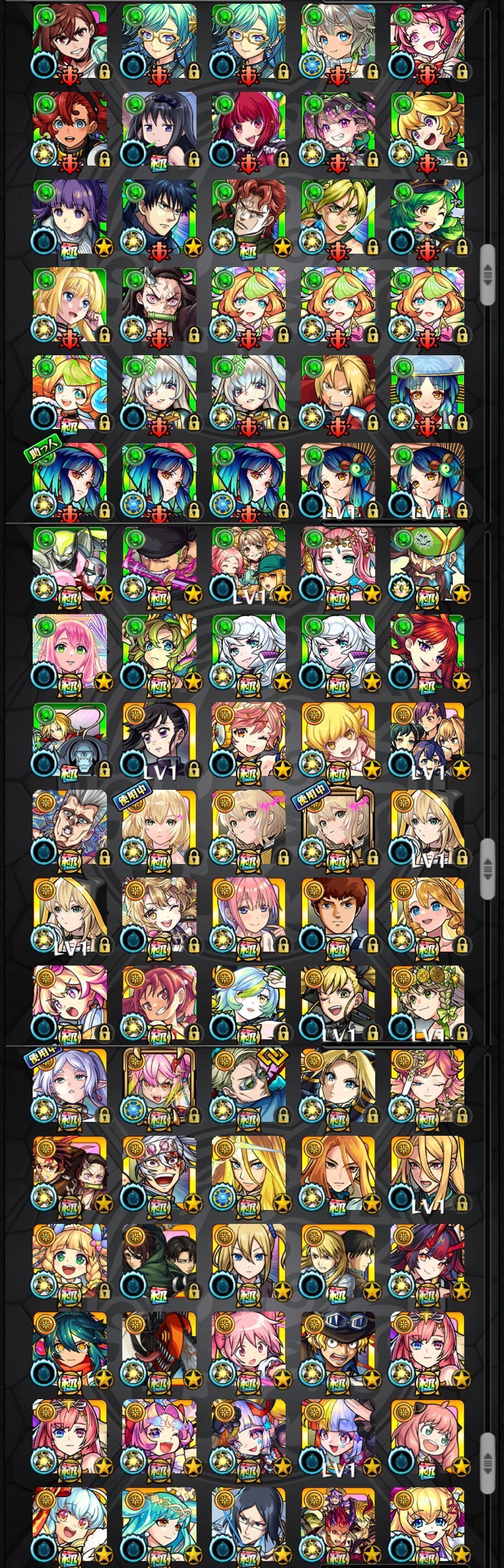Select black-haired Homura with hair ribbon
The height and width of the screenshot is (1568, 504).
(x=159, y=130)
